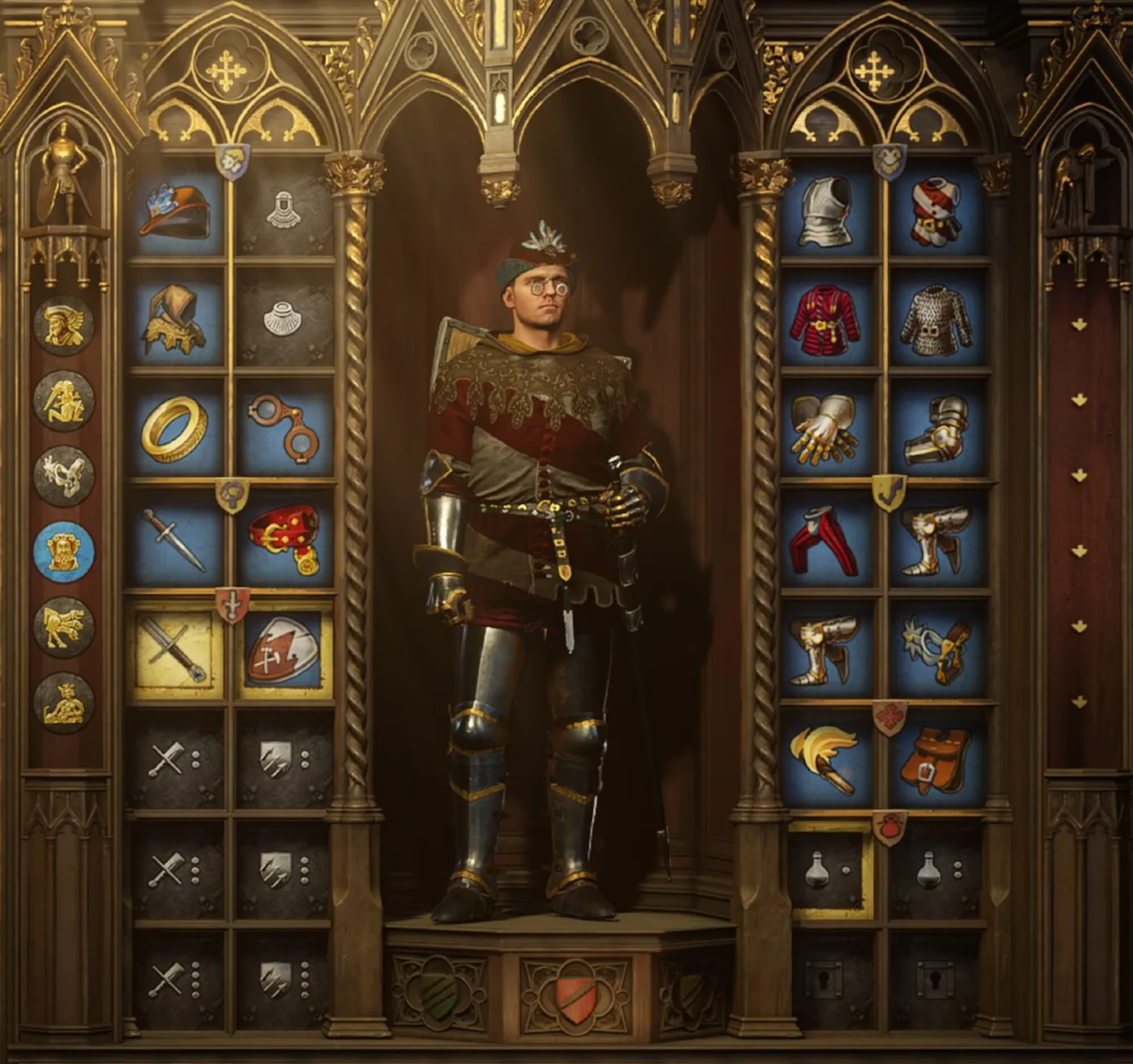Select the red gambeson slot
1133x1064 pixels.
(828, 318)
